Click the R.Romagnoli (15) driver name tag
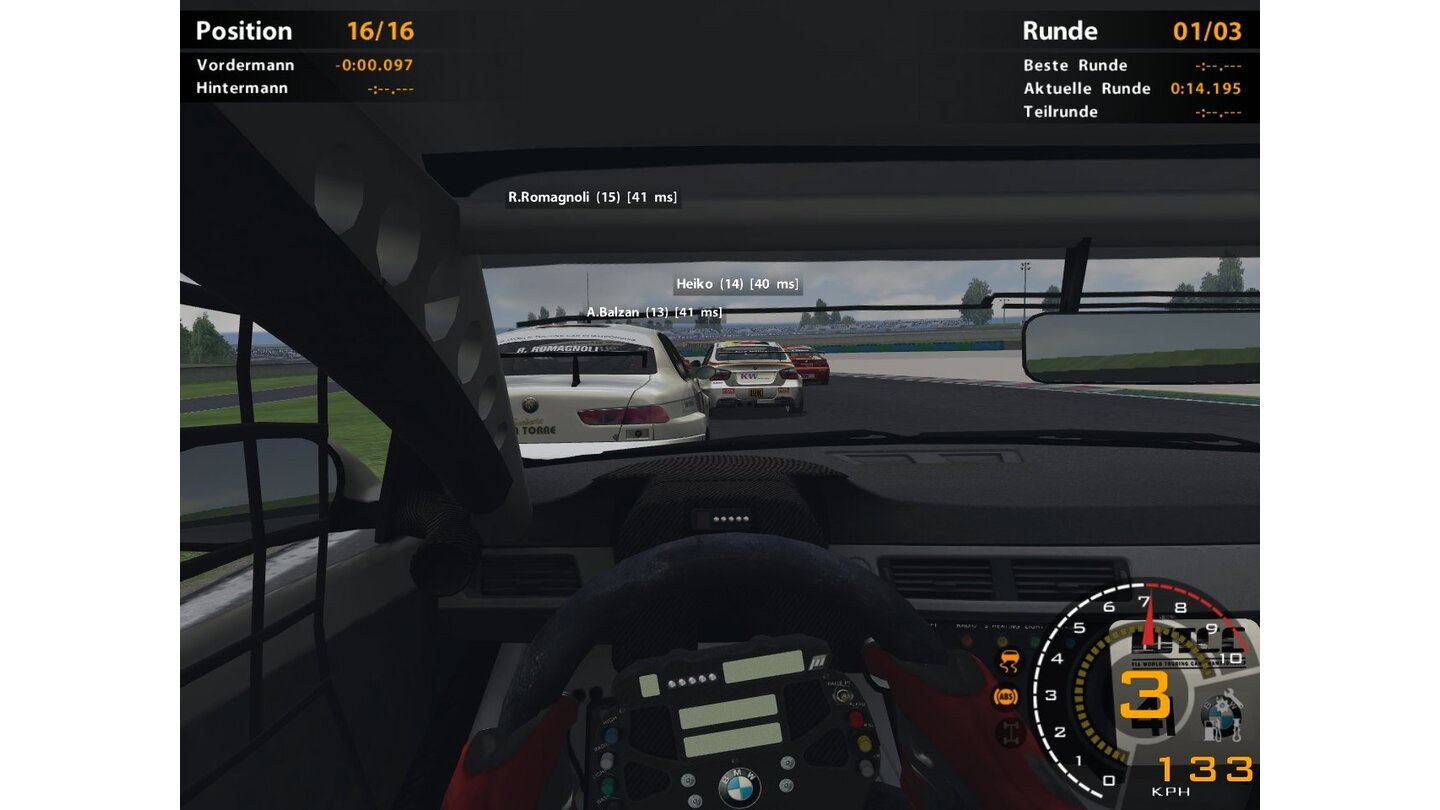 [592, 197]
